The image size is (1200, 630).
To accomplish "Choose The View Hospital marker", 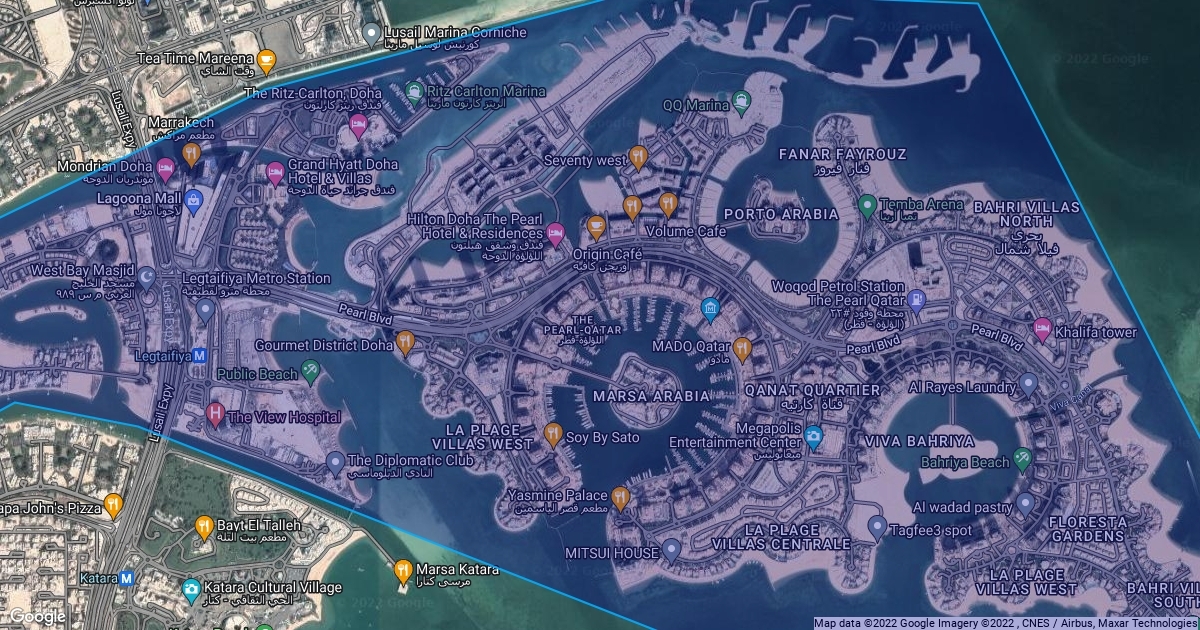I will coord(214,414).
